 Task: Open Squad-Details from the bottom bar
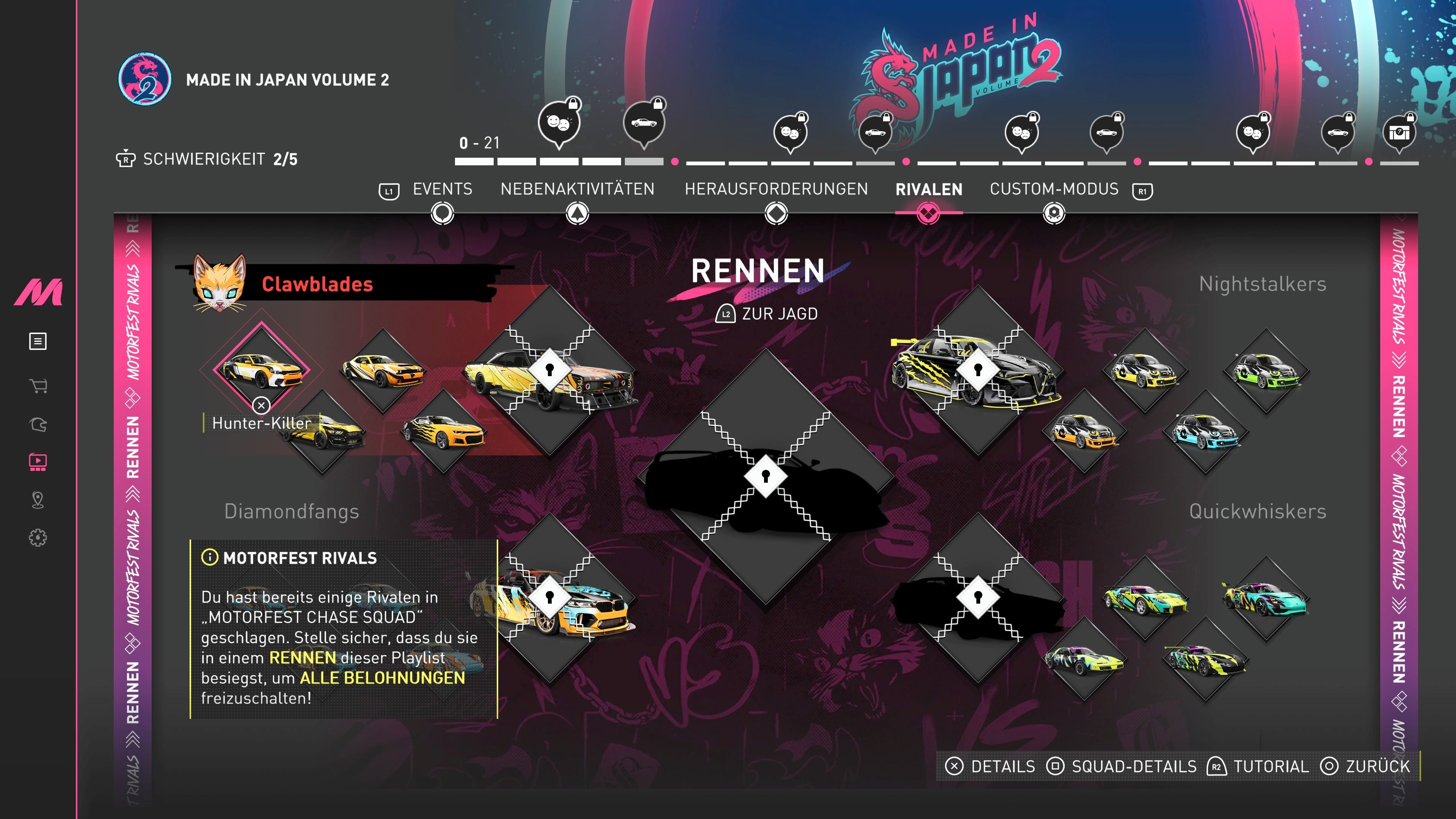[x=1122, y=766]
